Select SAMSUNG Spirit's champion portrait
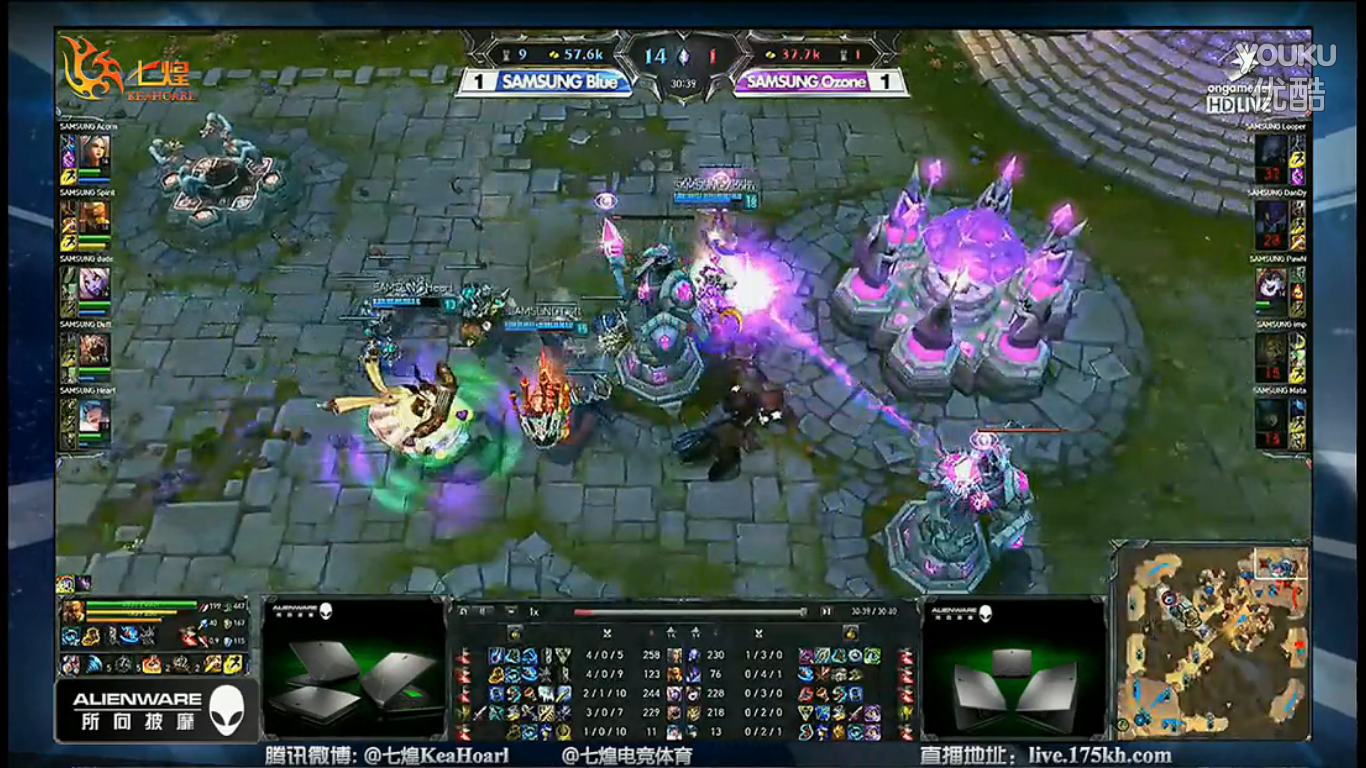Screen dimensions: 1366x768 (x=95, y=217)
